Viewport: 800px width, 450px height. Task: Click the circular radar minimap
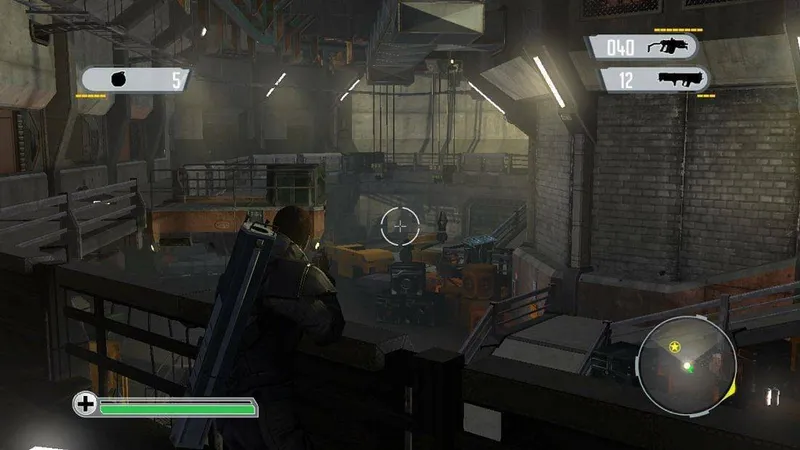(687, 364)
